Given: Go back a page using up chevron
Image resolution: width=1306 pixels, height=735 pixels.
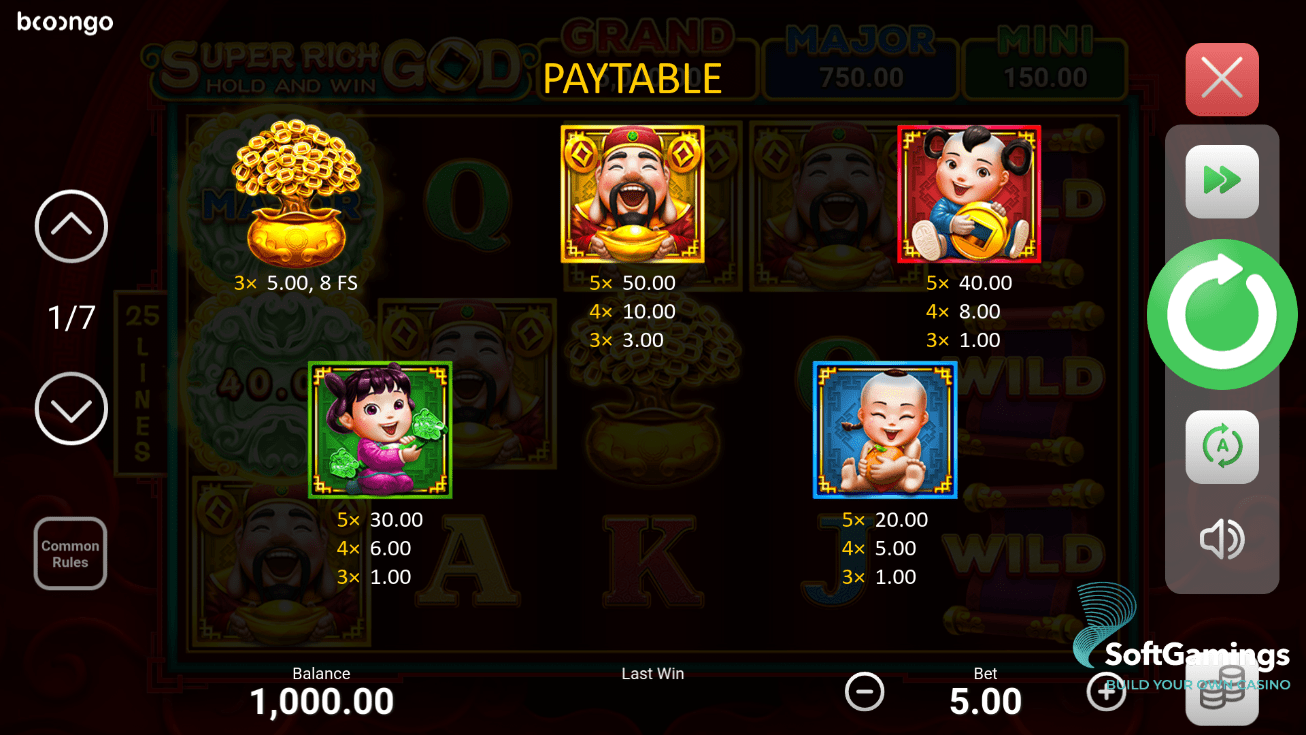Looking at the screenshot, I should 70,226.
